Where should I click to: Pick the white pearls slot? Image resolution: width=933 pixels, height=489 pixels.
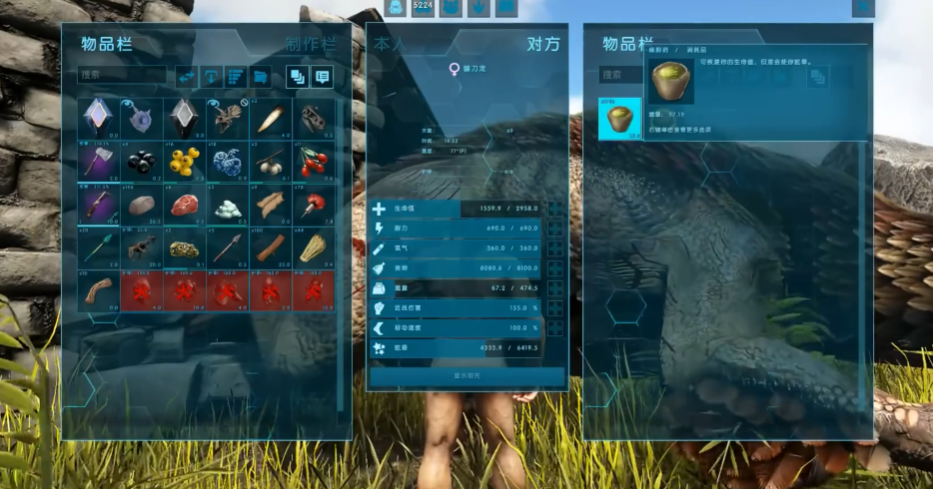[x=228, y=204]
